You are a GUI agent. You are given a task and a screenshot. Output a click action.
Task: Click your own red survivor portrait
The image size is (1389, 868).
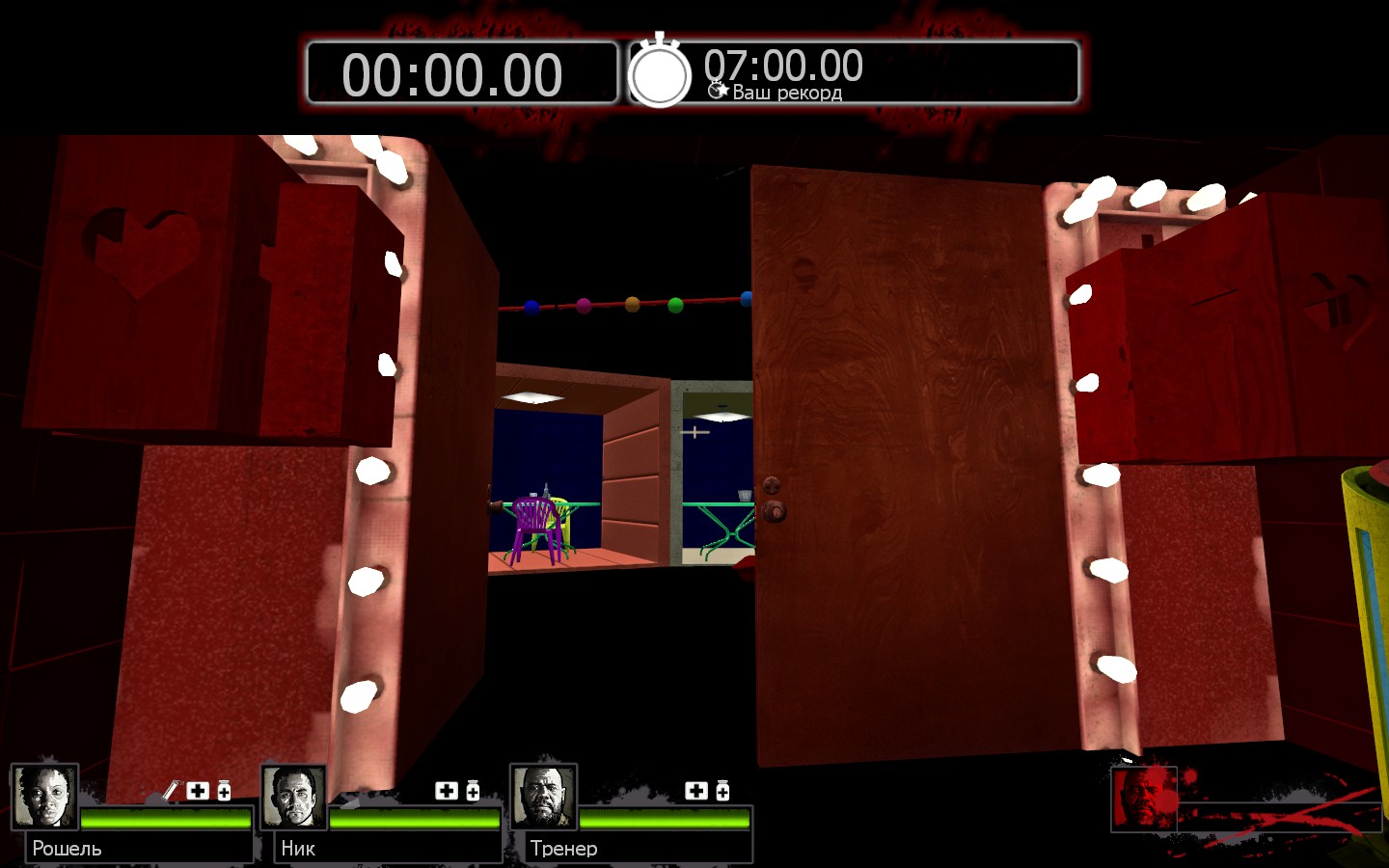click(x=1144, y=799)
